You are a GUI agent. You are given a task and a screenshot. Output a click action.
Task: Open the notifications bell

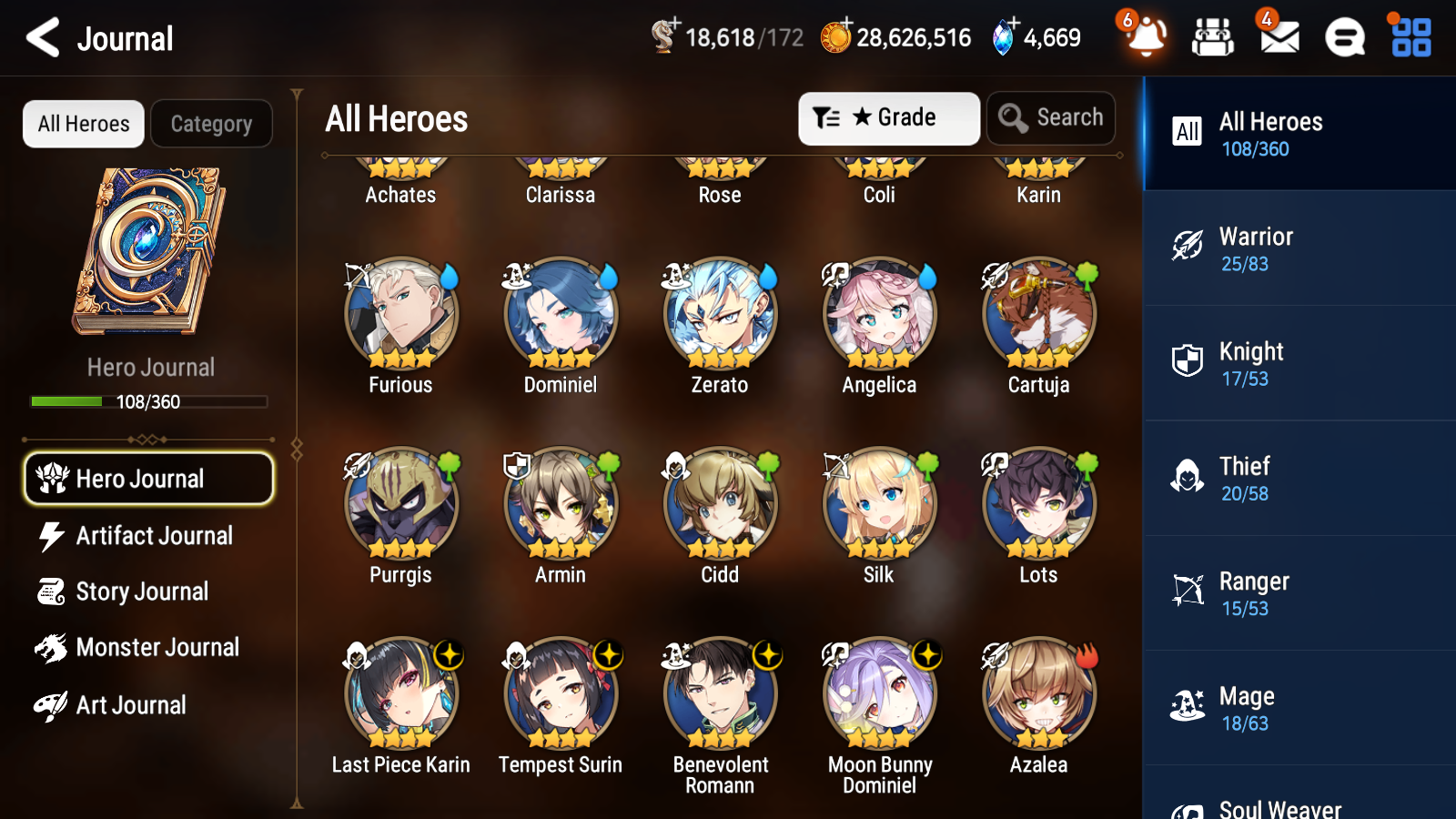(x=1145, y=38)
